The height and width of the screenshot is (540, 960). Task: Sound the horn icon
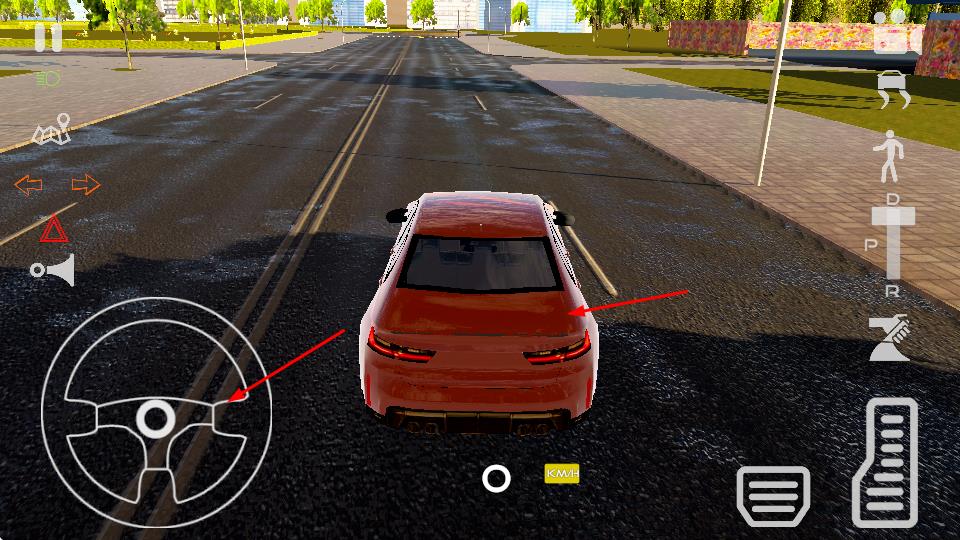click(x=53, y=270)
